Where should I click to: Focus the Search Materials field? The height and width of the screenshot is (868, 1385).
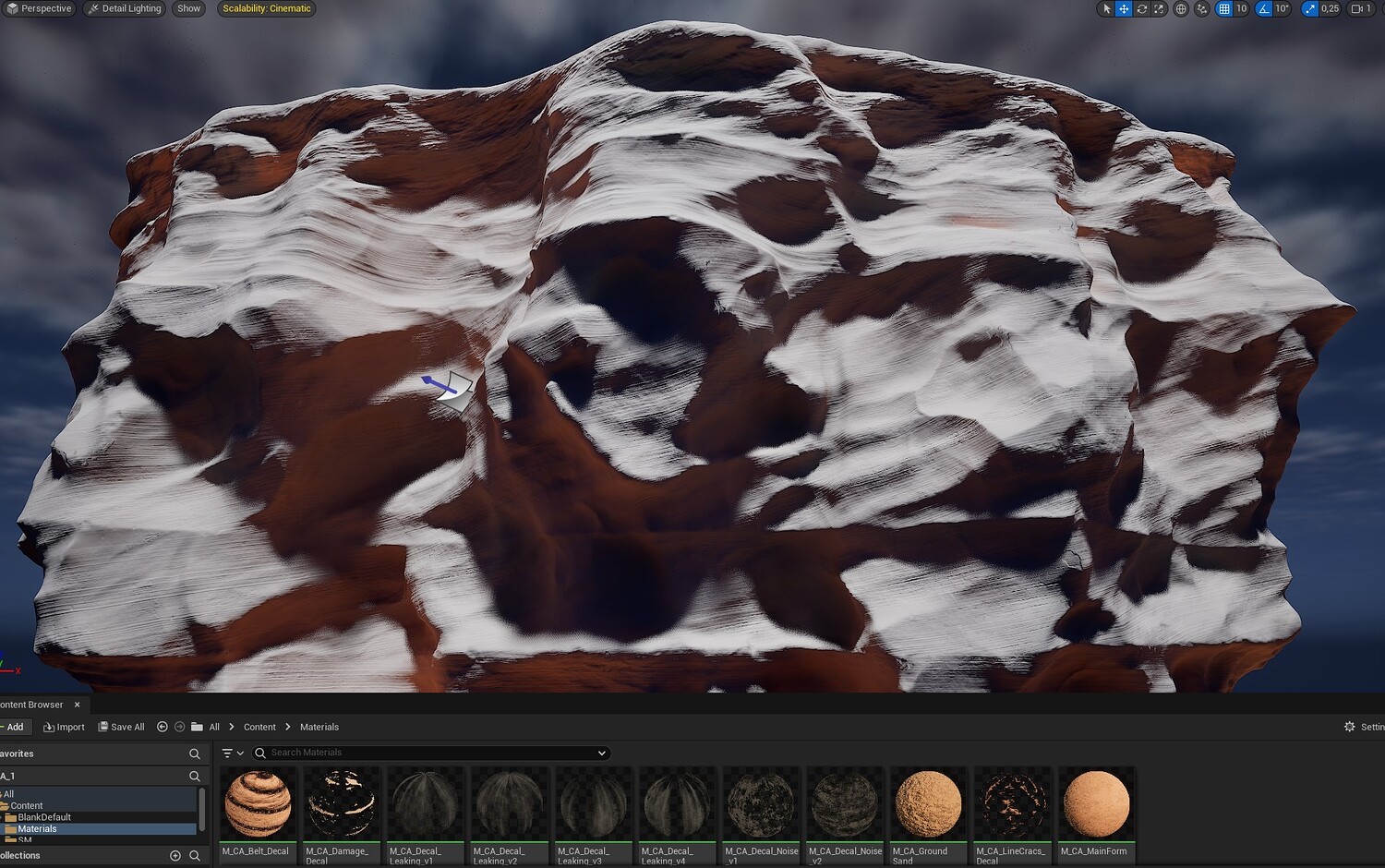point(429,753)
